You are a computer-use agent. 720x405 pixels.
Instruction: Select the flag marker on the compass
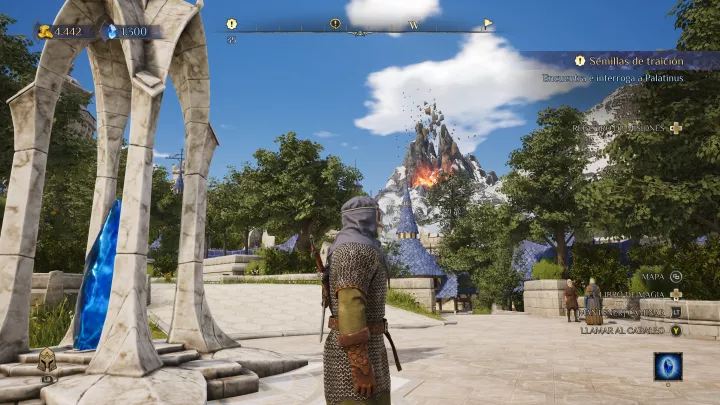[x=488, y=23]
